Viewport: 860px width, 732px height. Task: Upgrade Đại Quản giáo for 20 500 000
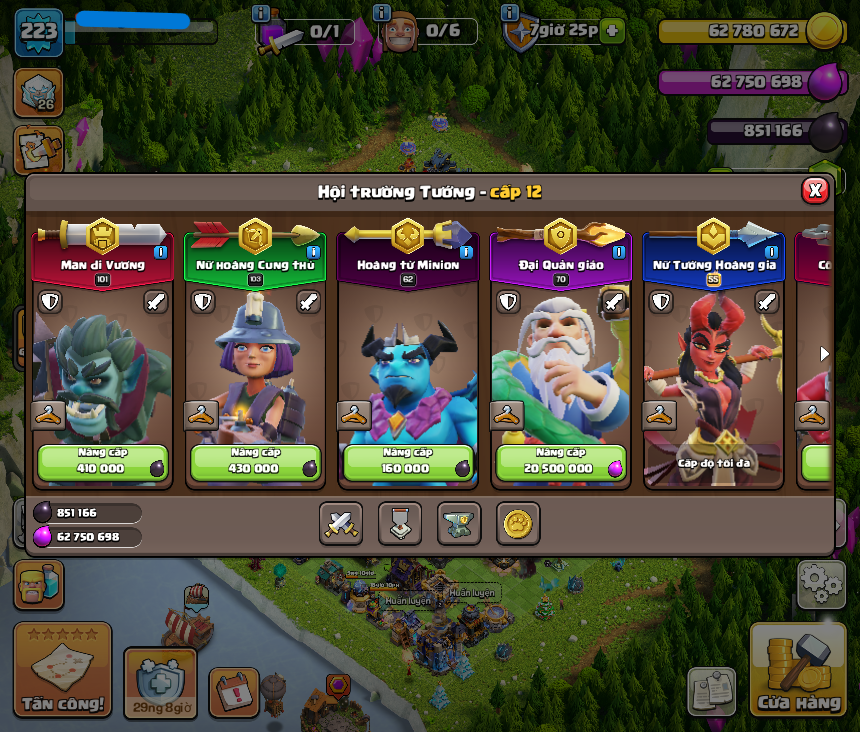(560, 463)
